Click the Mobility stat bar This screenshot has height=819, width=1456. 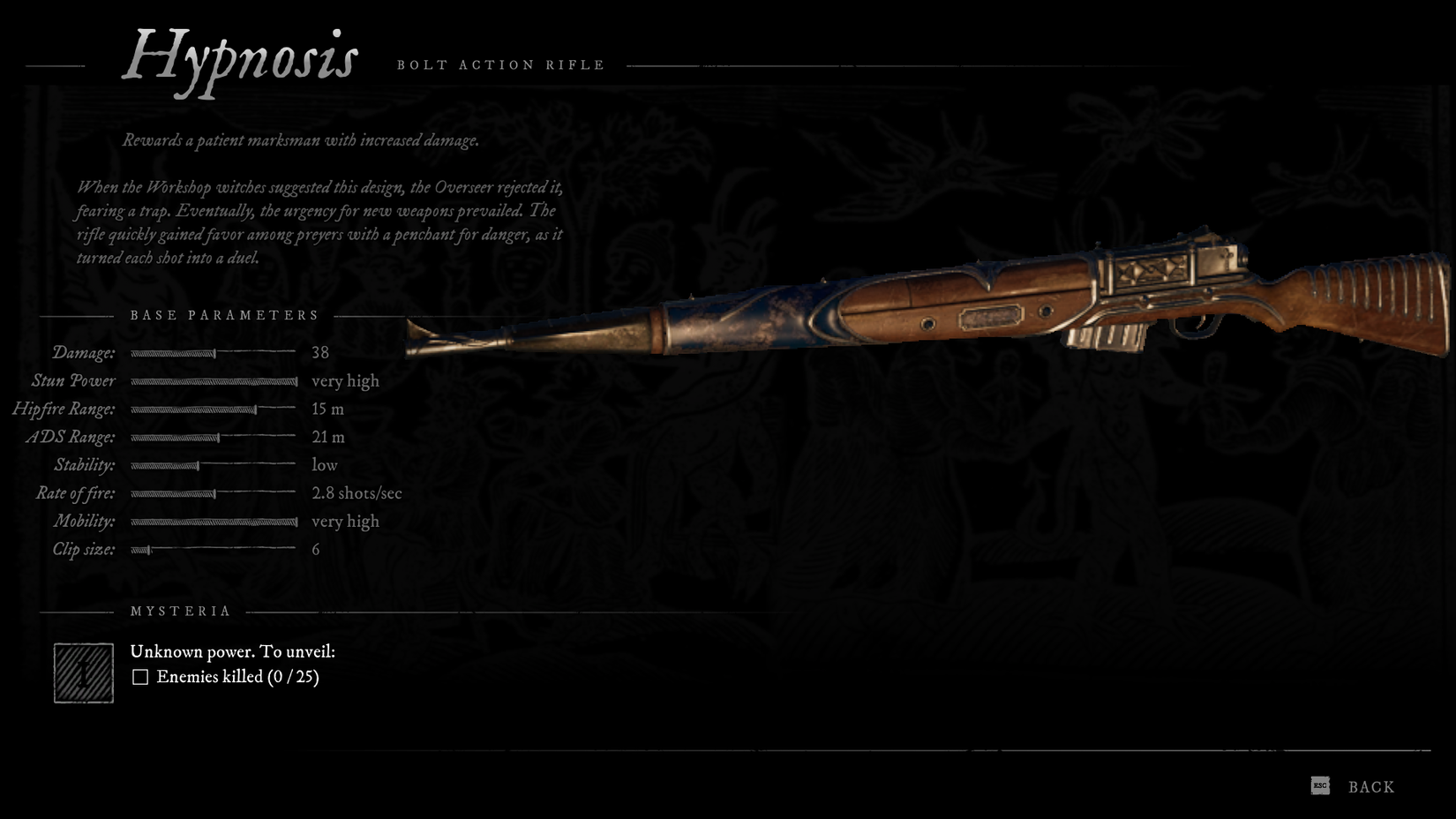pos(214,522)
